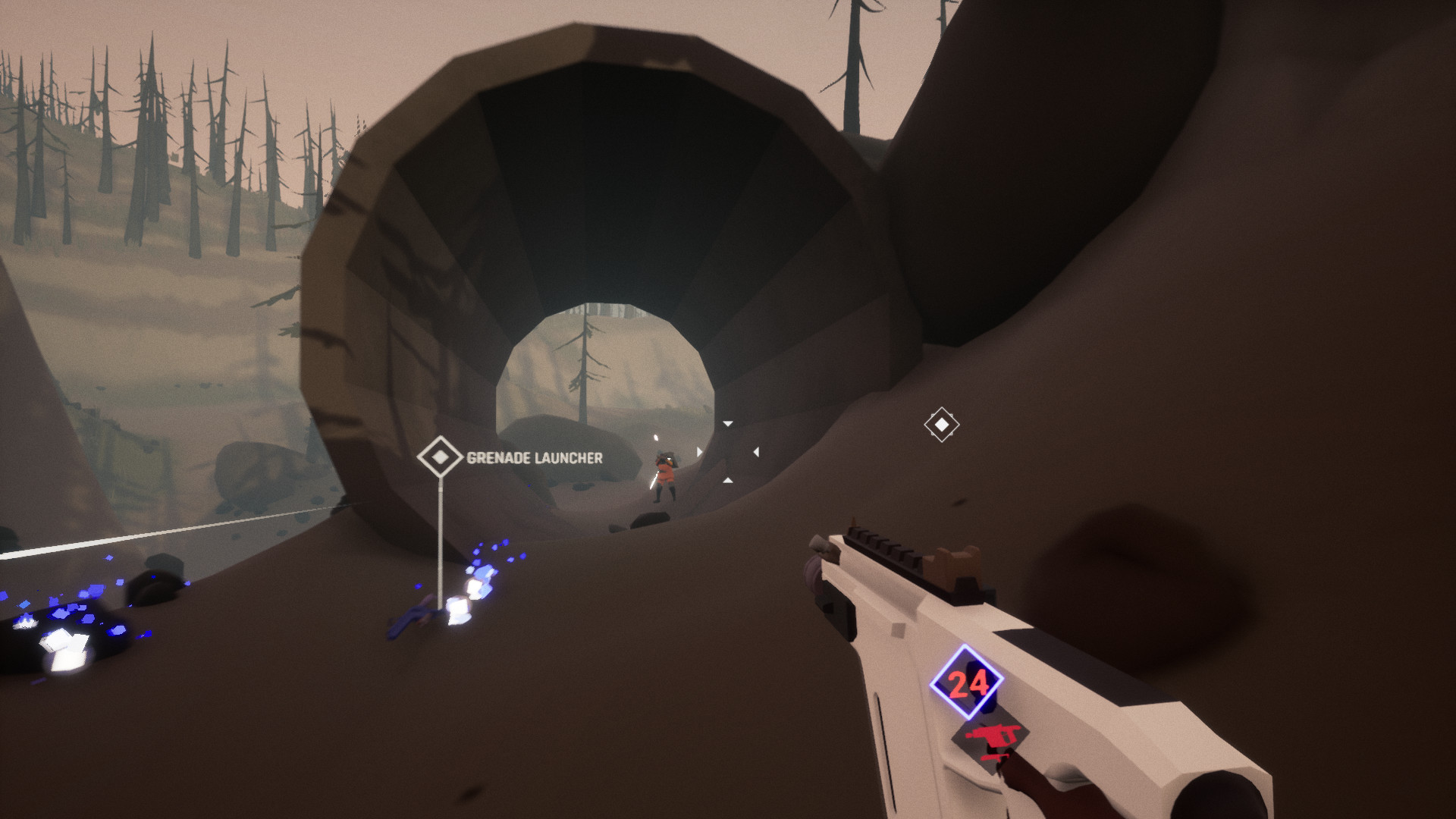Click the red melee knife icon below the pistol icon
Screen dimensions: 1456x819
995,758
